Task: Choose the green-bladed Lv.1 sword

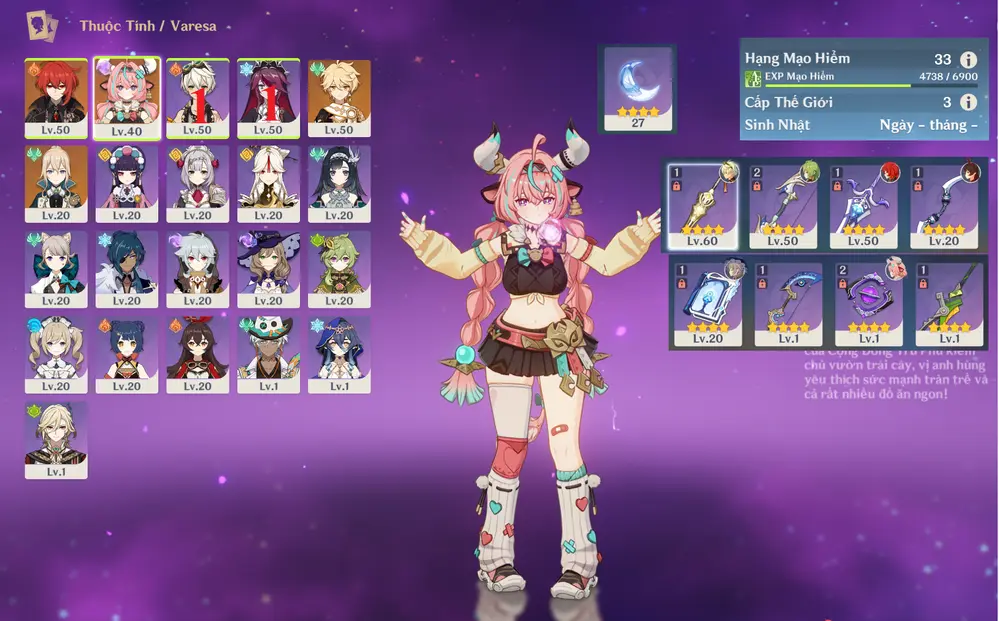Action: [x=948, y=303]
